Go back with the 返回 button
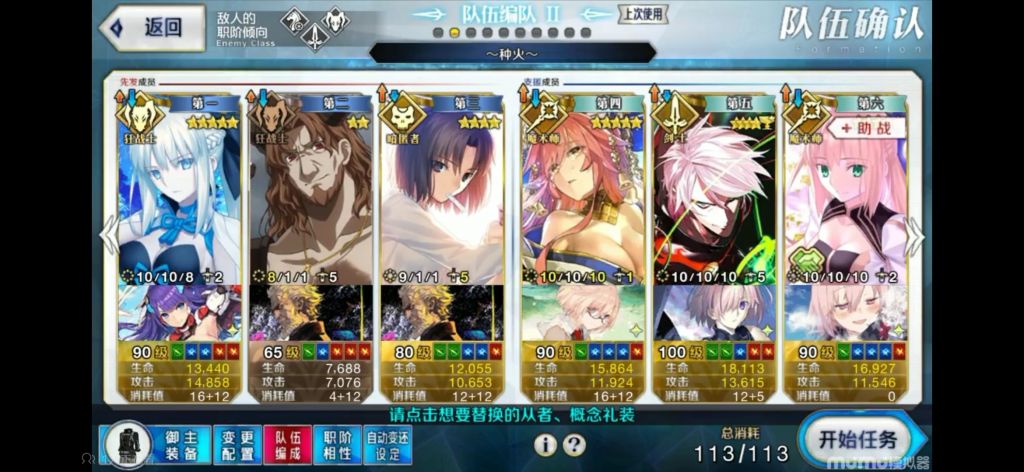Image resolution: width=1024 pixels, height=472 pixels. (150, 28)
